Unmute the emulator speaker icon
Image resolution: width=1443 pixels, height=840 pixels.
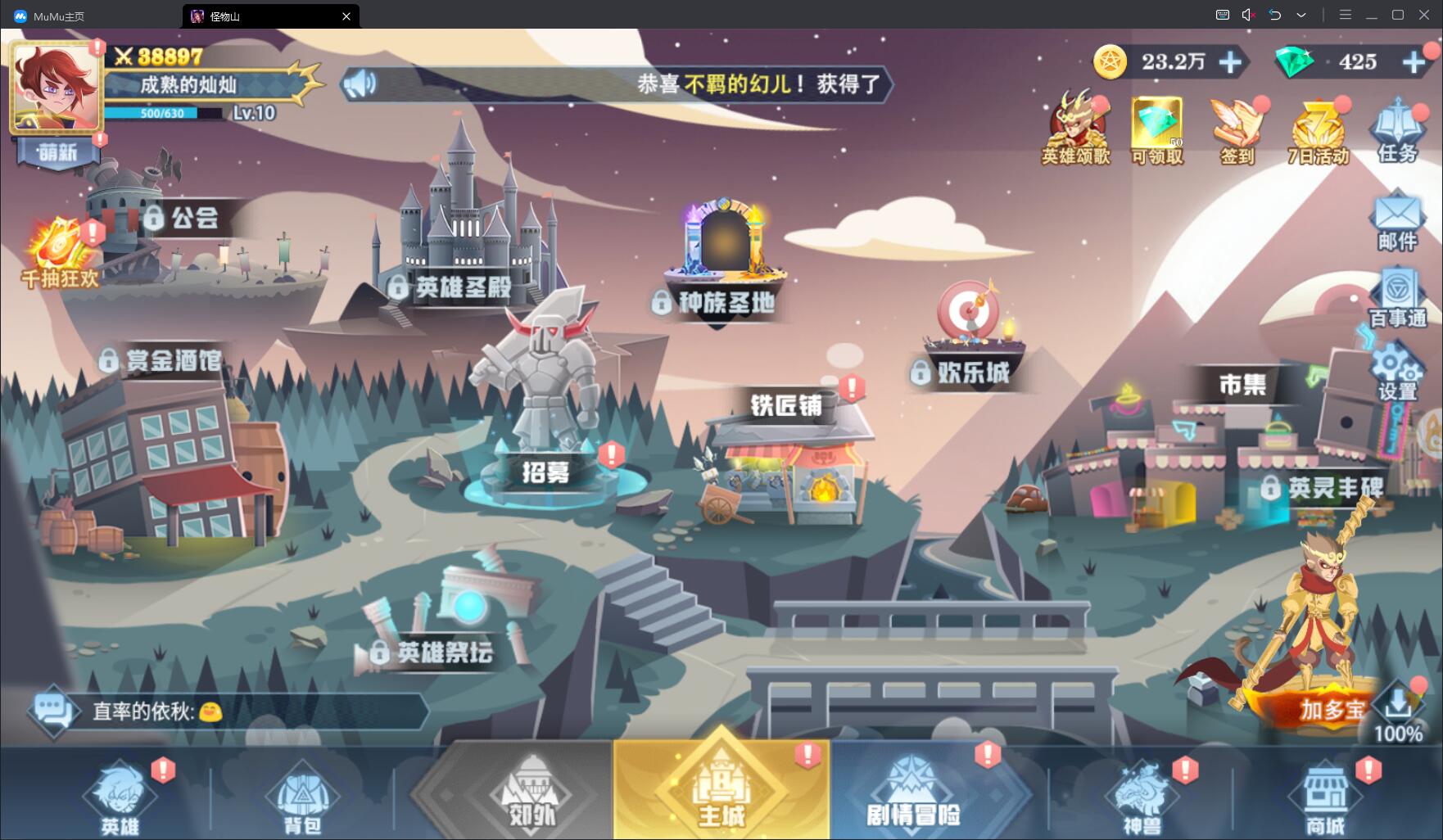(1248, 15)
